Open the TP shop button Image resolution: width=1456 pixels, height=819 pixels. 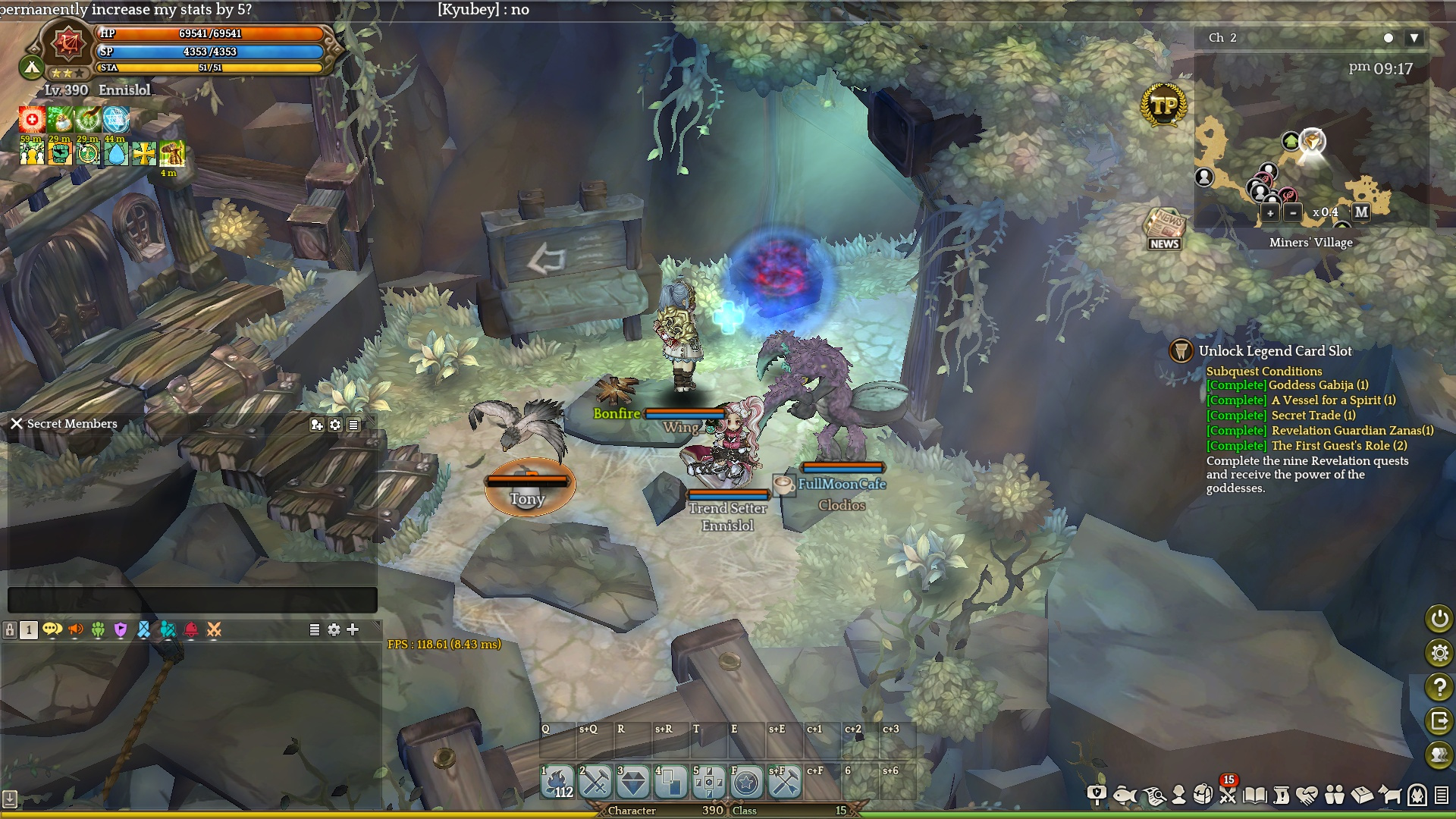[x=1163, y=105]
